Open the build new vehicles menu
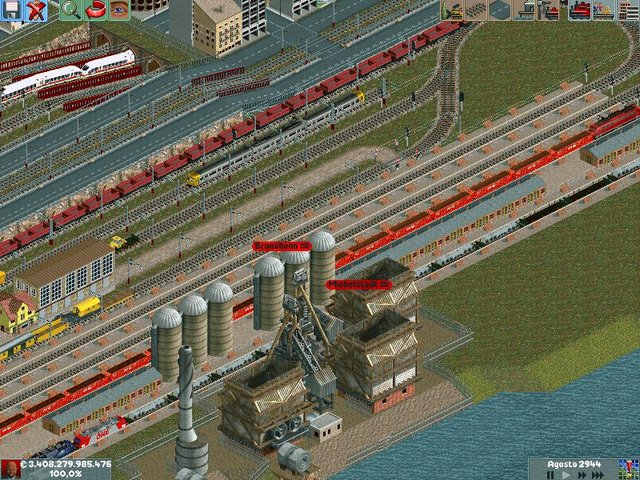This screenshot has width=640, height=480. coord(549,11)
